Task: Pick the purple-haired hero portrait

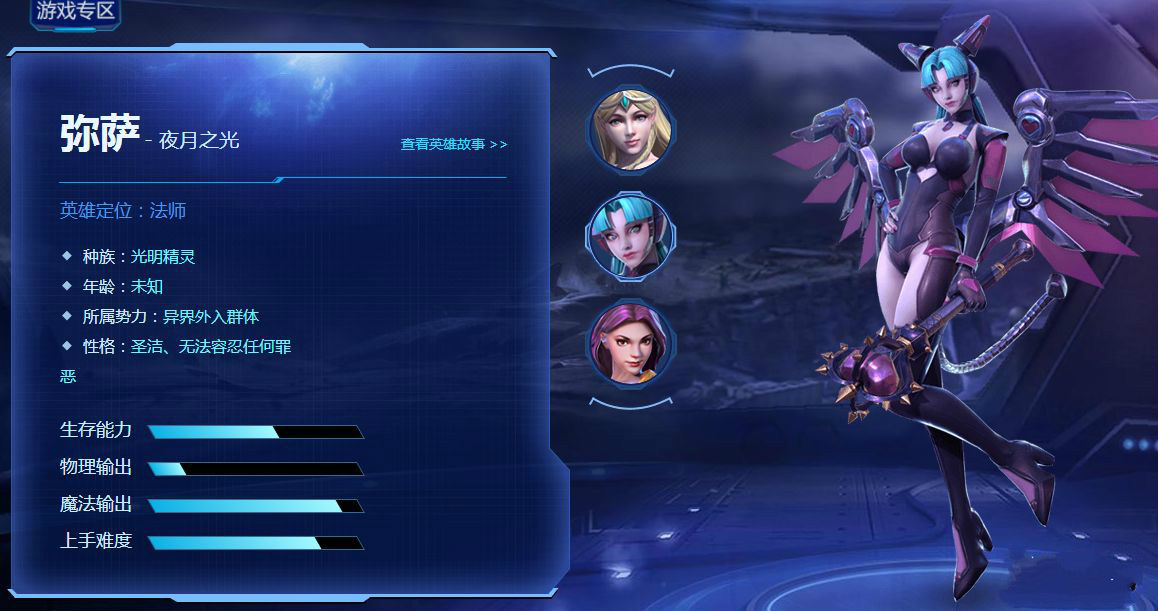Action: tap(630, 343)
